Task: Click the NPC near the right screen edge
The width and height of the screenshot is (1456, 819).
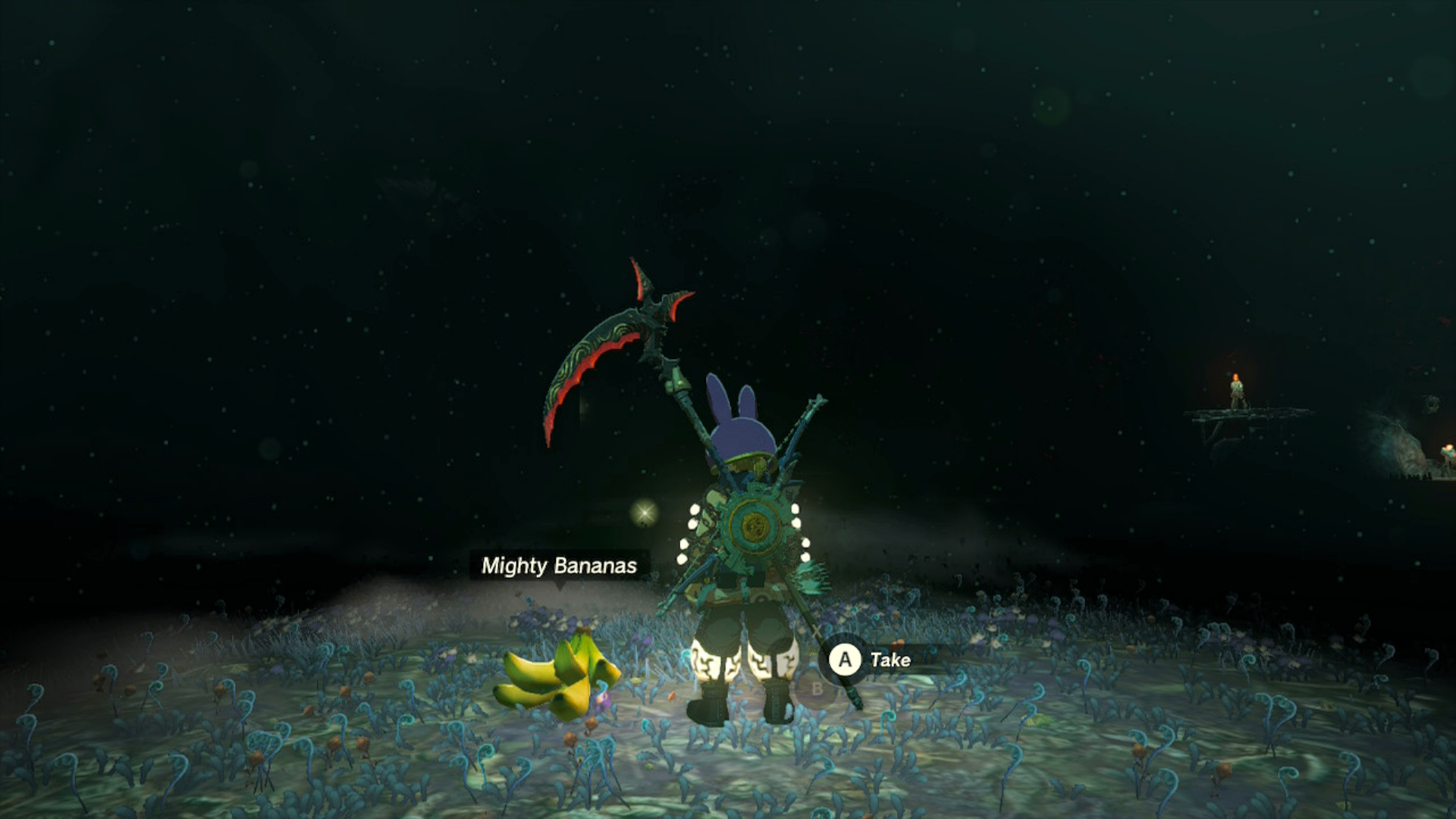Action: click(x=1447, y=453)
